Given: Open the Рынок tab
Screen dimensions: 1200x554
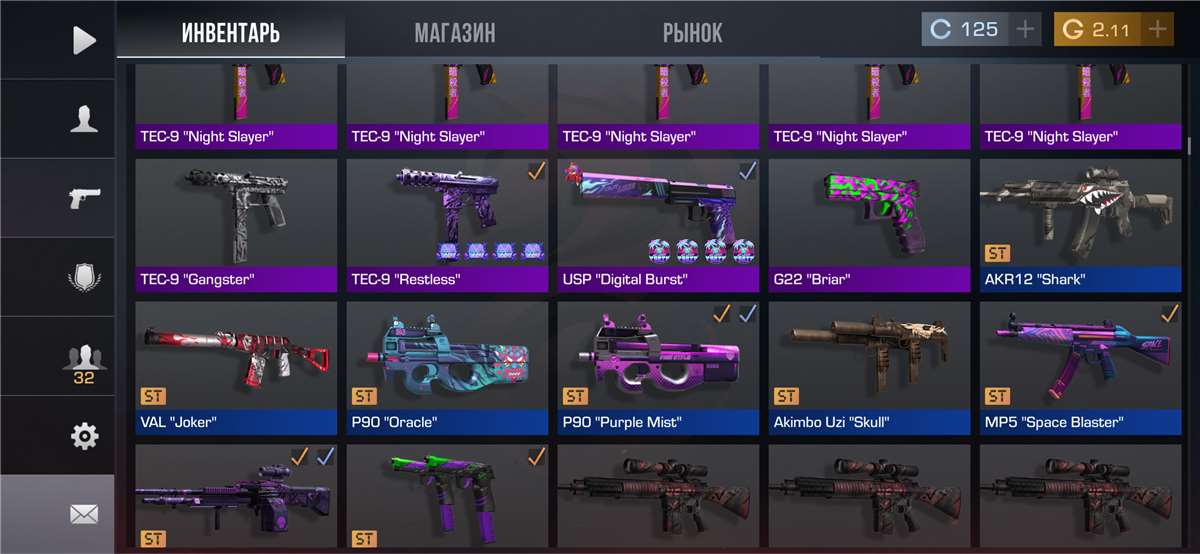Looking at the screenshot, I should pos(692,32).
